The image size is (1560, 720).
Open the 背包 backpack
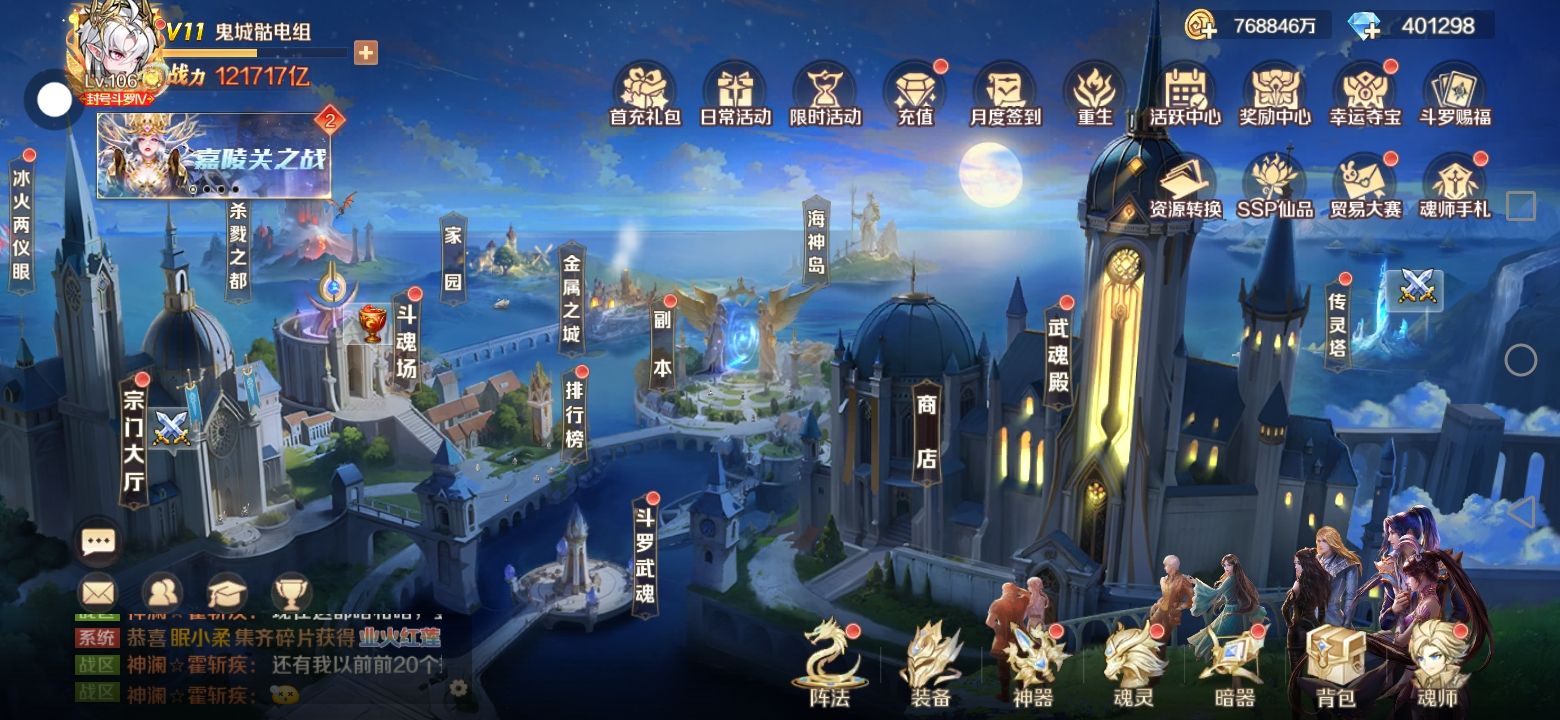1335,665
